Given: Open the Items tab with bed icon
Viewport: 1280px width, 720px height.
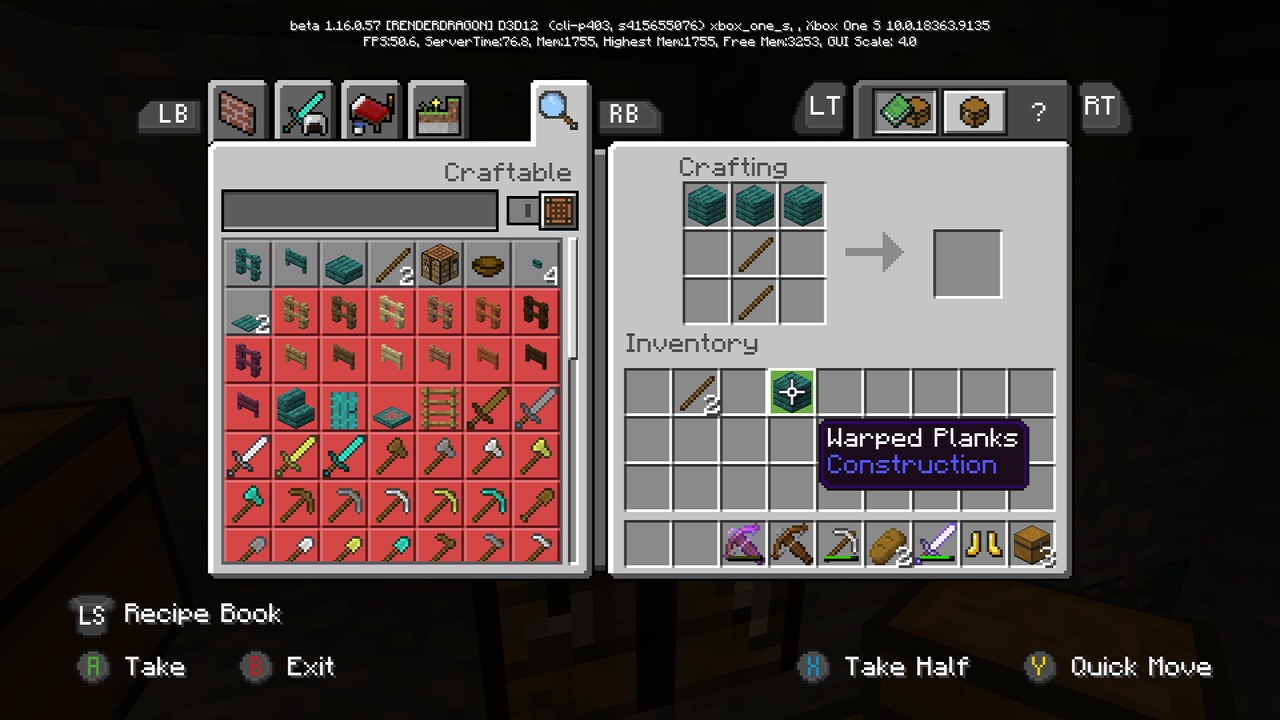Looking at the screenshot, I should (371, 112).
